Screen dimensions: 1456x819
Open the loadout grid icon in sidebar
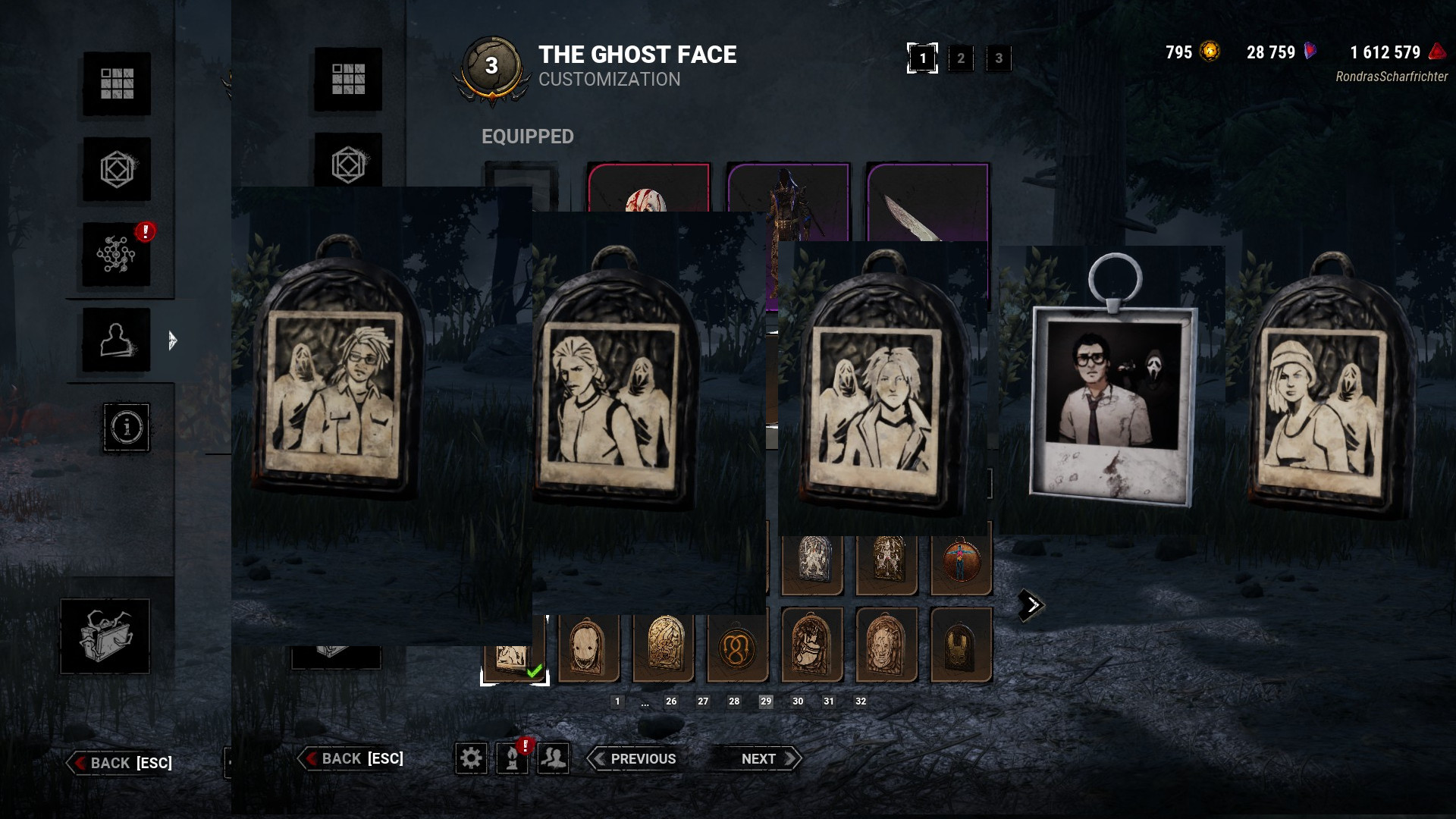118,85
